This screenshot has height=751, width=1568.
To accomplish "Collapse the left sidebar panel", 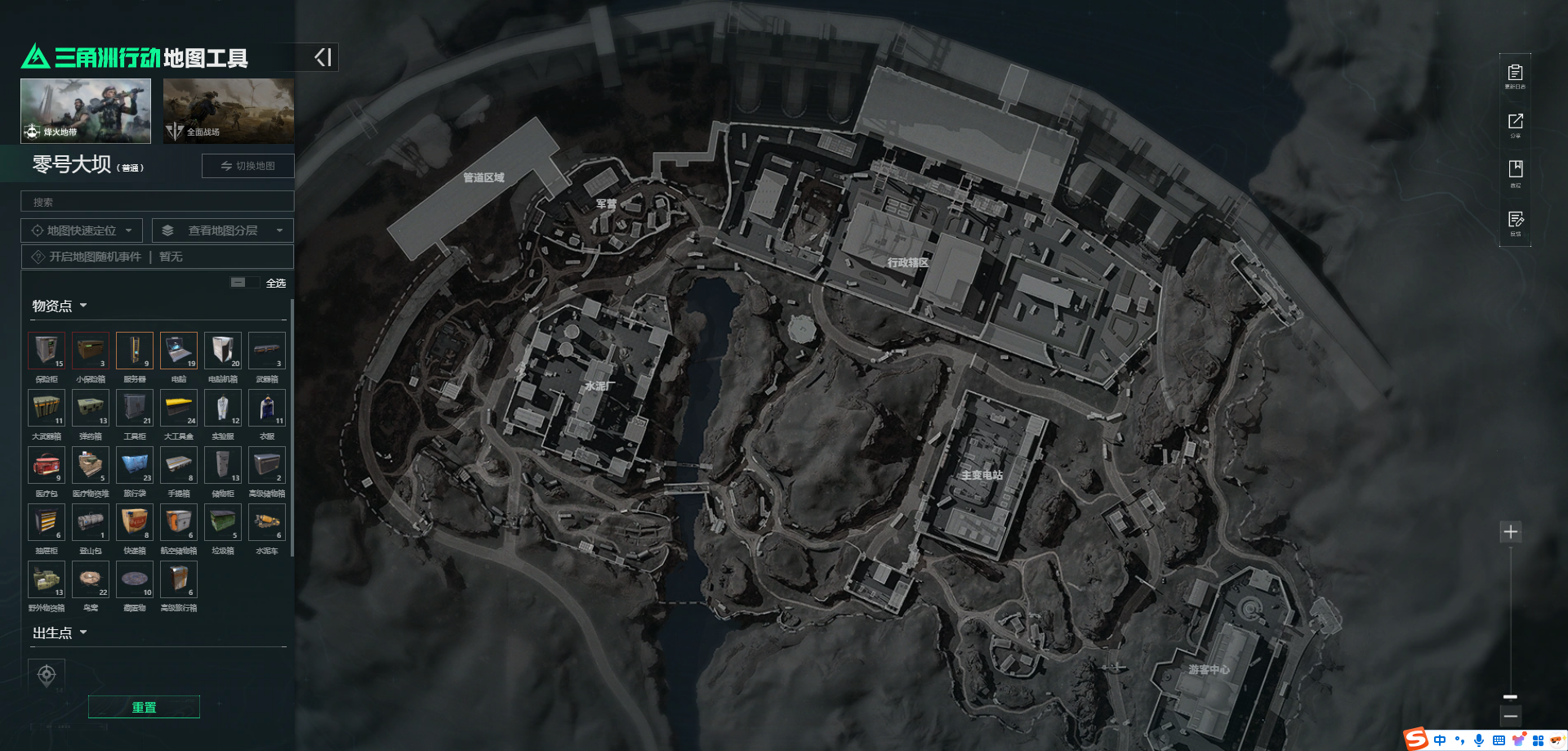I will tap(323, 57).
